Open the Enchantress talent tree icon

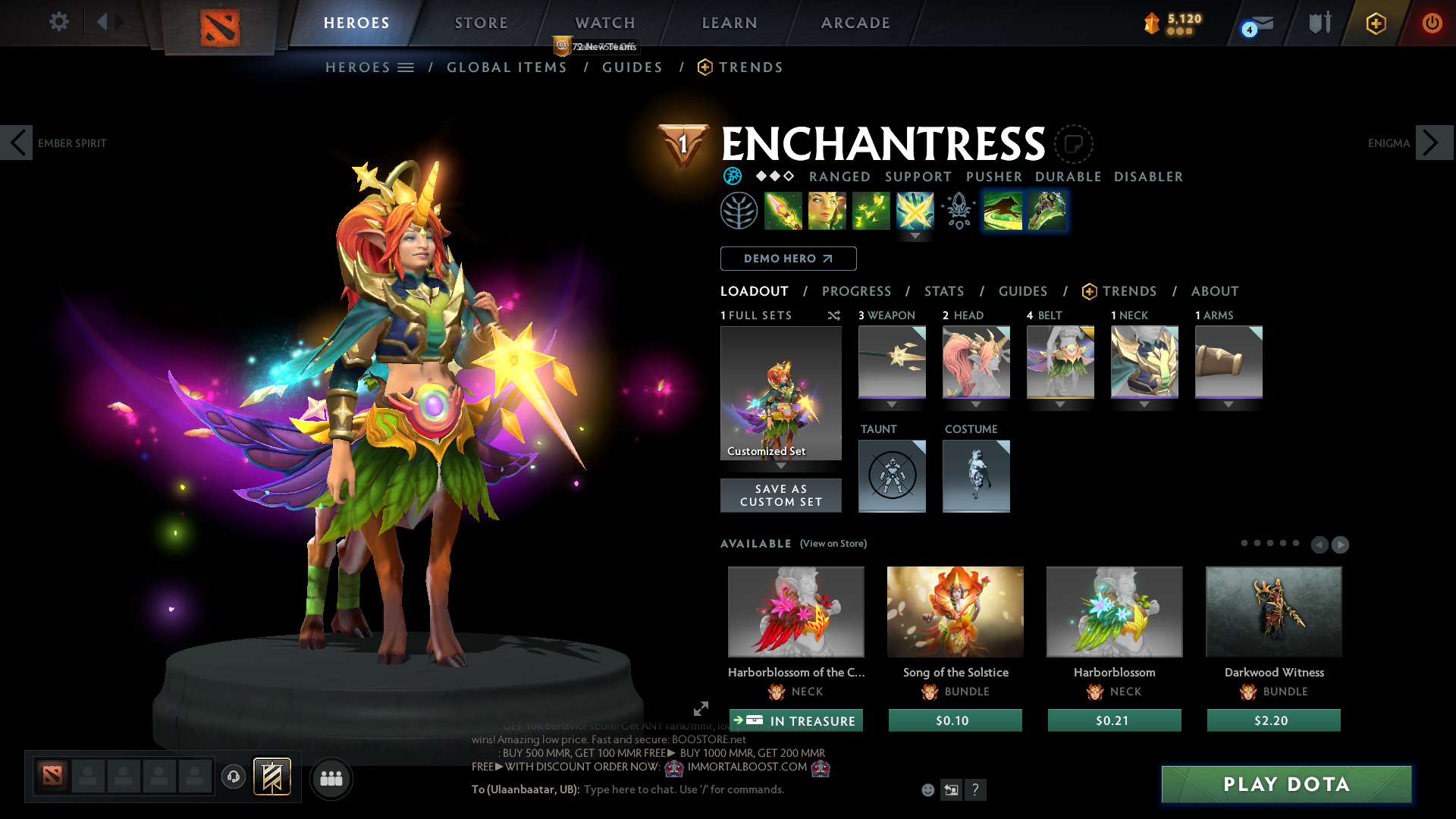[x=739, y=210]
